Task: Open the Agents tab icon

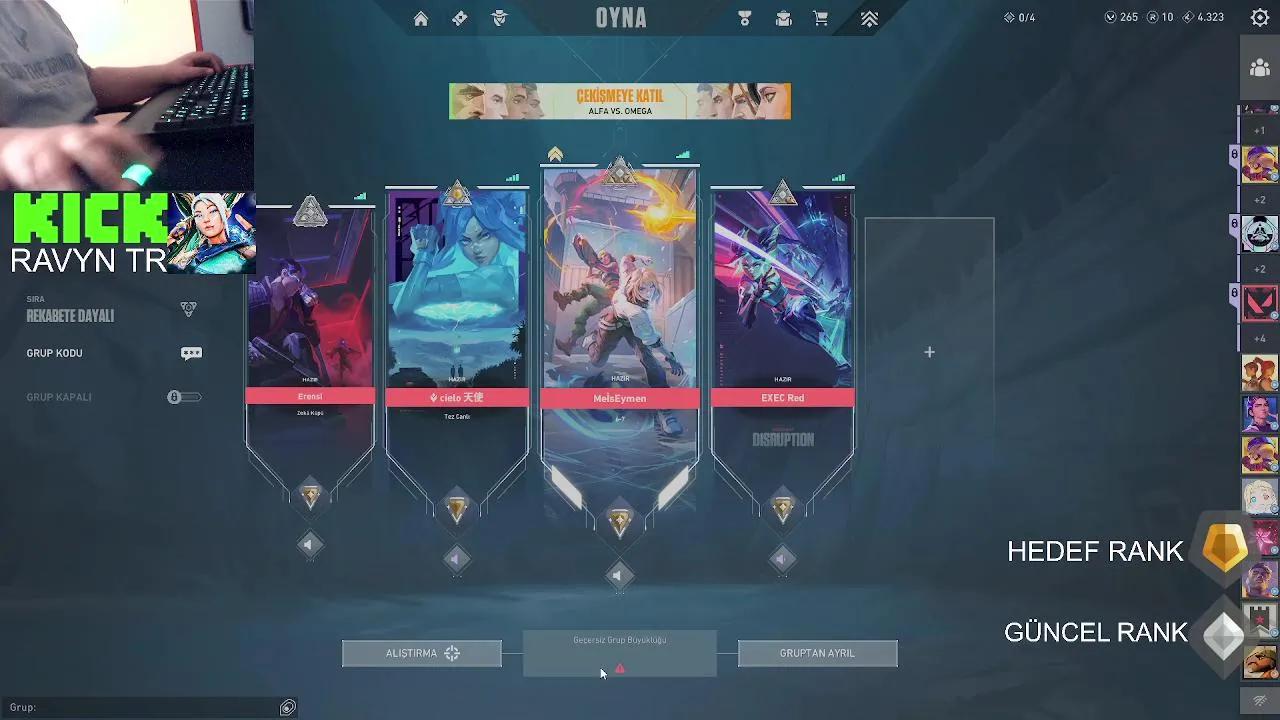Action: tap(497, 18)
